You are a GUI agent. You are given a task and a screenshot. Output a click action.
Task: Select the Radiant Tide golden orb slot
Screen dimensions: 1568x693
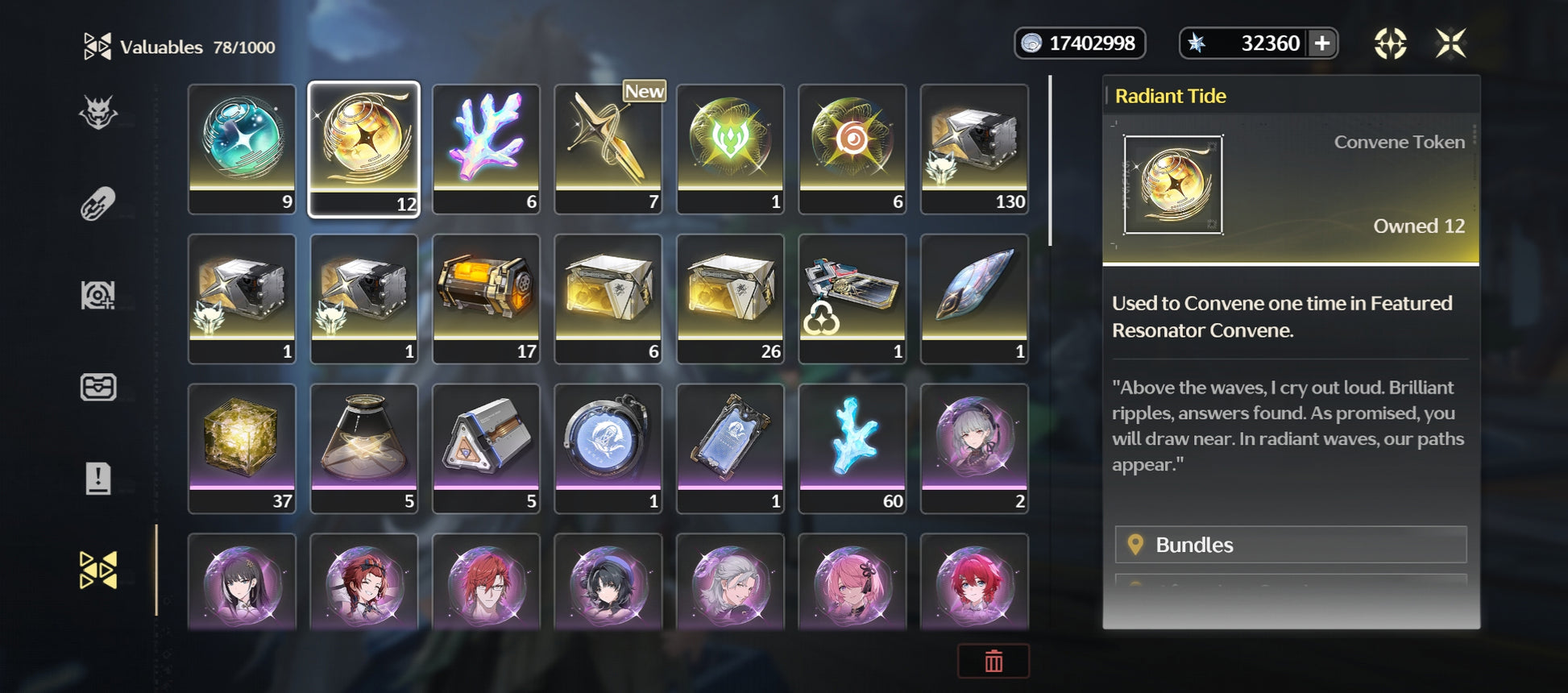pos(364,149)
